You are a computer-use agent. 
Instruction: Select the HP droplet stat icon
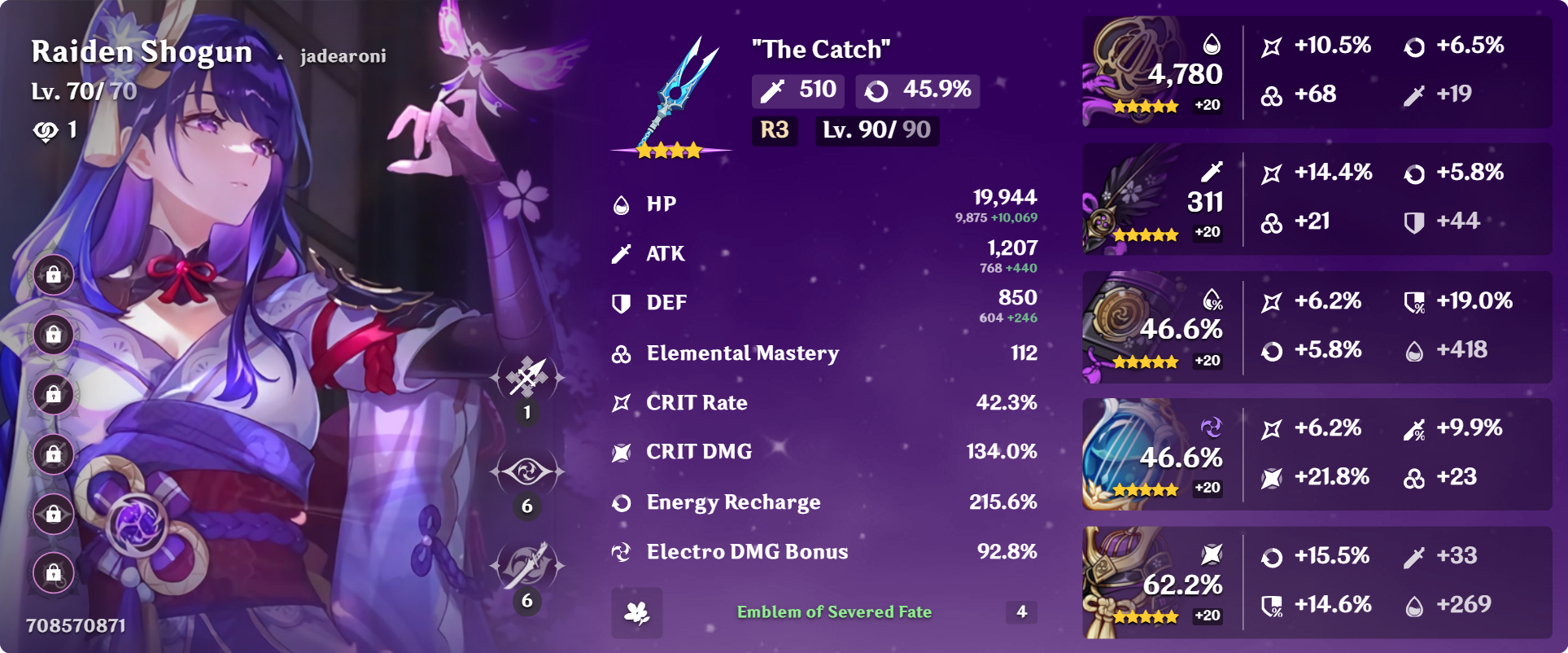click(x=622, y=205)
